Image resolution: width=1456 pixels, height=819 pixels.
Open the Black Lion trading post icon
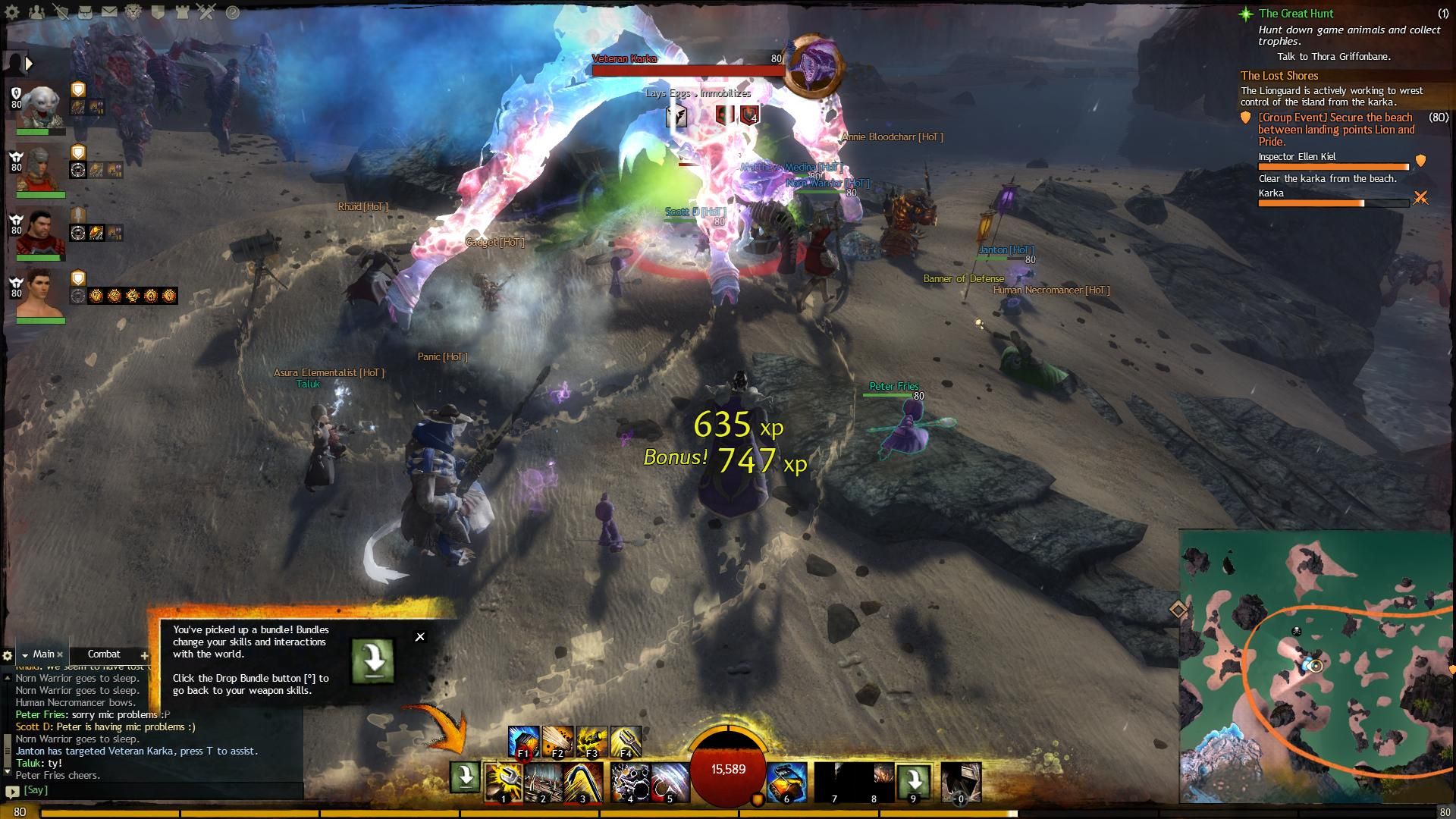(133, 12)
